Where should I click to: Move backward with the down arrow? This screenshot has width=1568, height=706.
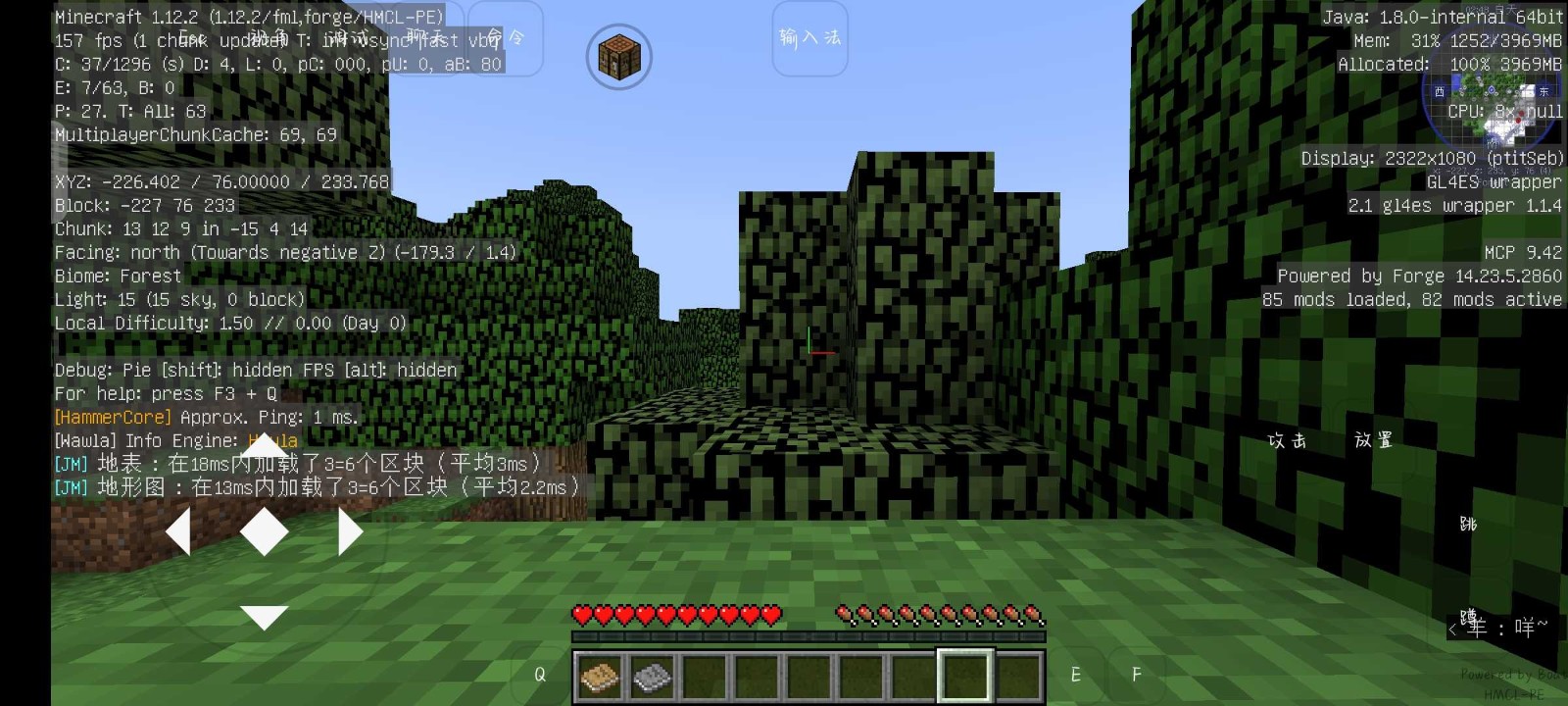click(x=264, y=617)
